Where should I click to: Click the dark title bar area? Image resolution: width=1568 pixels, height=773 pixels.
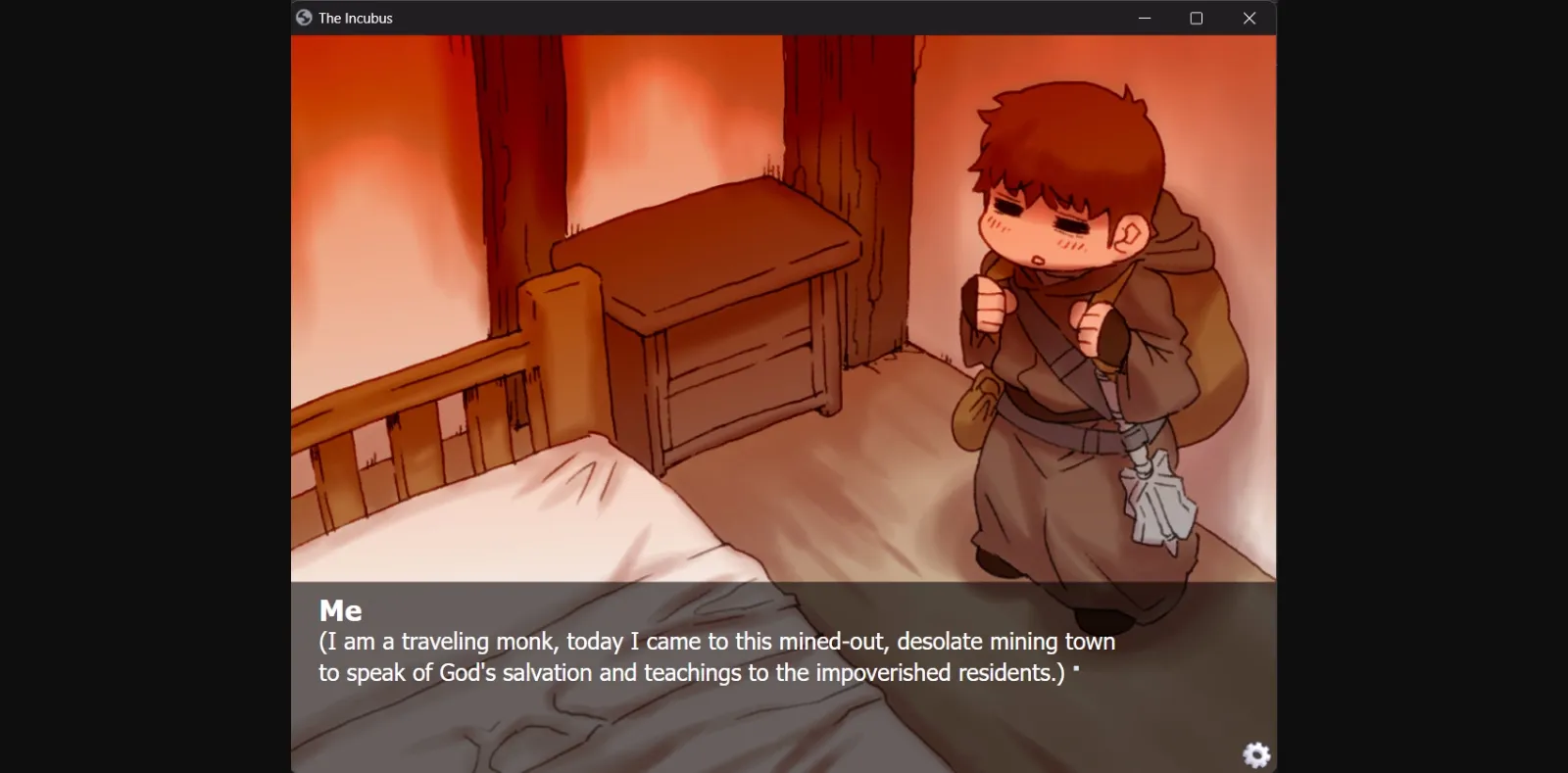686,17
